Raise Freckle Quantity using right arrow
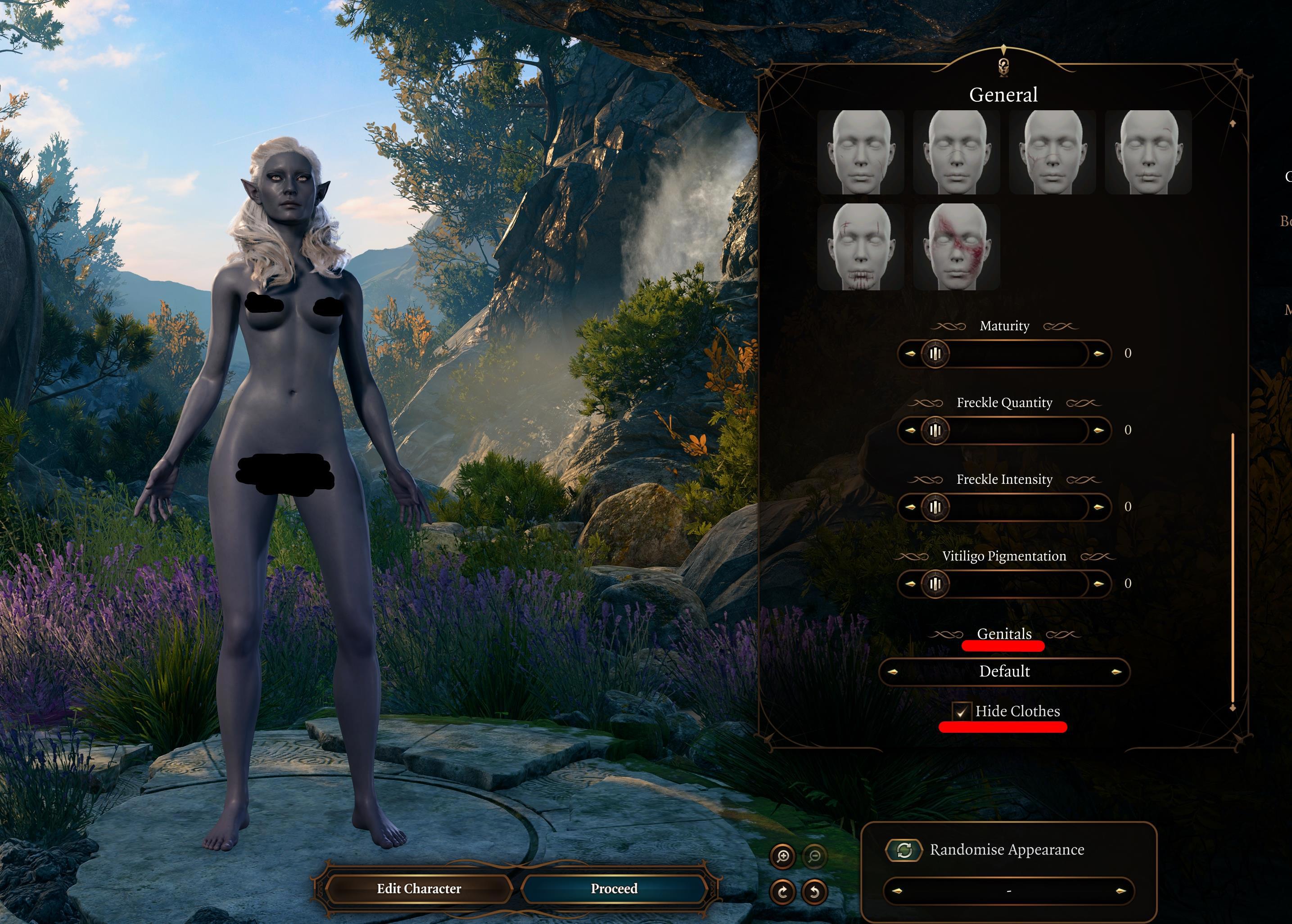The image size is (1292, 924). point(1098,430)
